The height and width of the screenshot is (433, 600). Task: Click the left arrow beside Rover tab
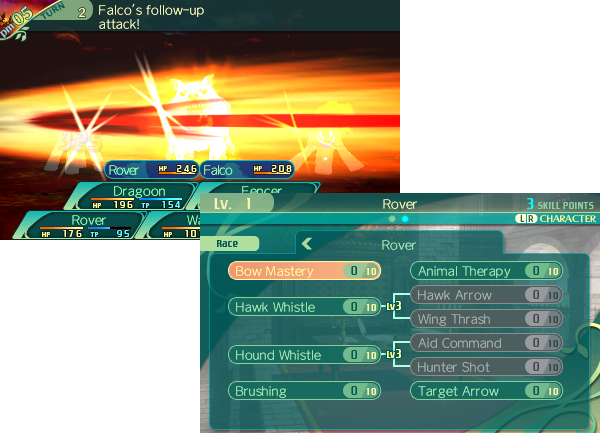coord(308,243)
